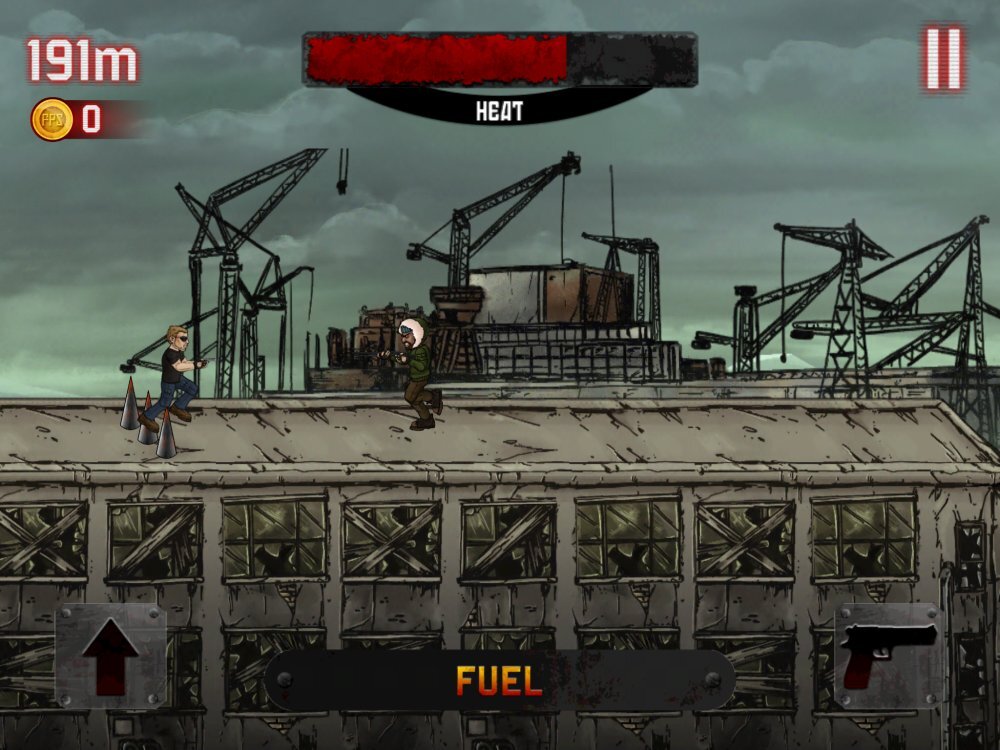Viewport: 1000px width, 750px height.
Task: Tap the red up-arrow jump button
Action: (x=110, y=656)
